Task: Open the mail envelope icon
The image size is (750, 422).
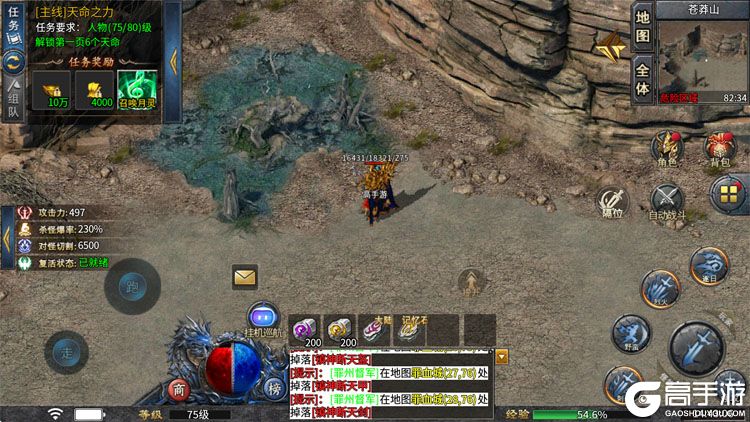Action: 245,276
